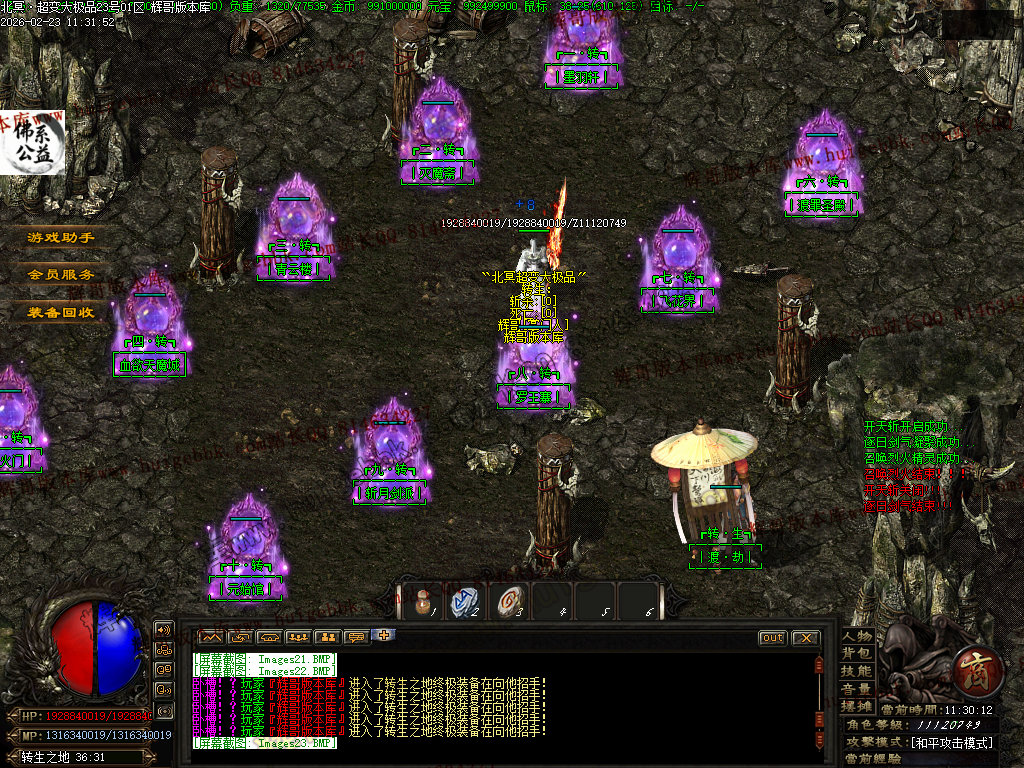Open the 人物 character panel

click(x=857, y=636)
